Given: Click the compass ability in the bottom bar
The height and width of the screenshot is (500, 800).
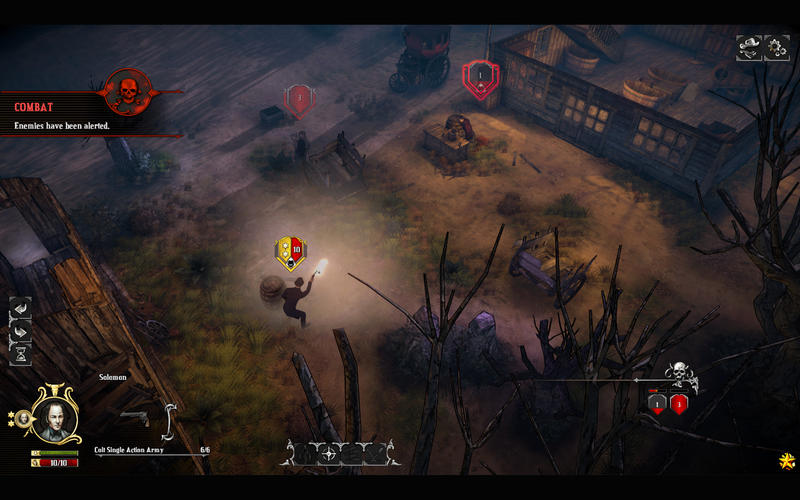Looking at the screenshot, I should click(x=332, y=453).
